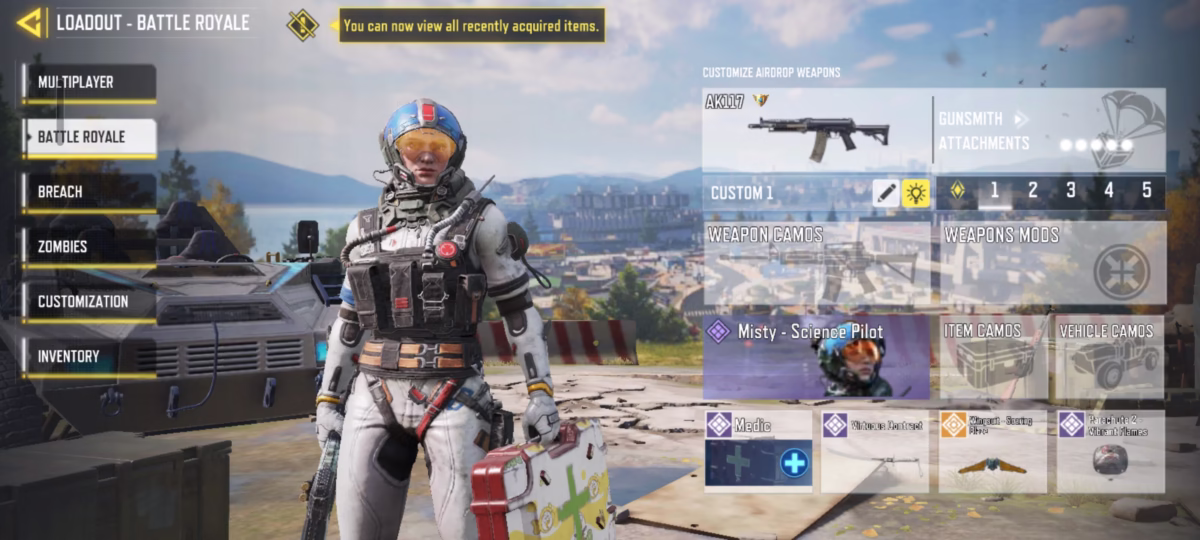Viewport: 1200px width, 540px height.
Task: Rename Custom 1 with the pencil icon
Action: pos(885,193)
